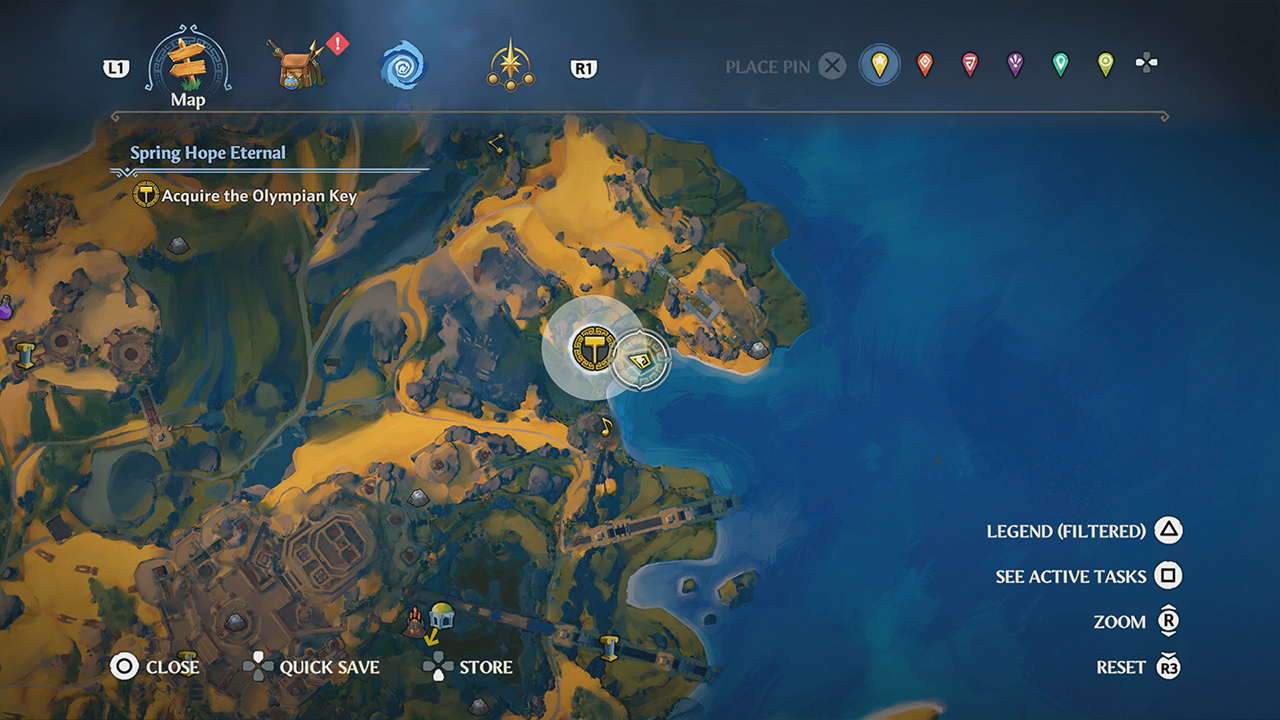Select the purple potion marker

point(5,307)
